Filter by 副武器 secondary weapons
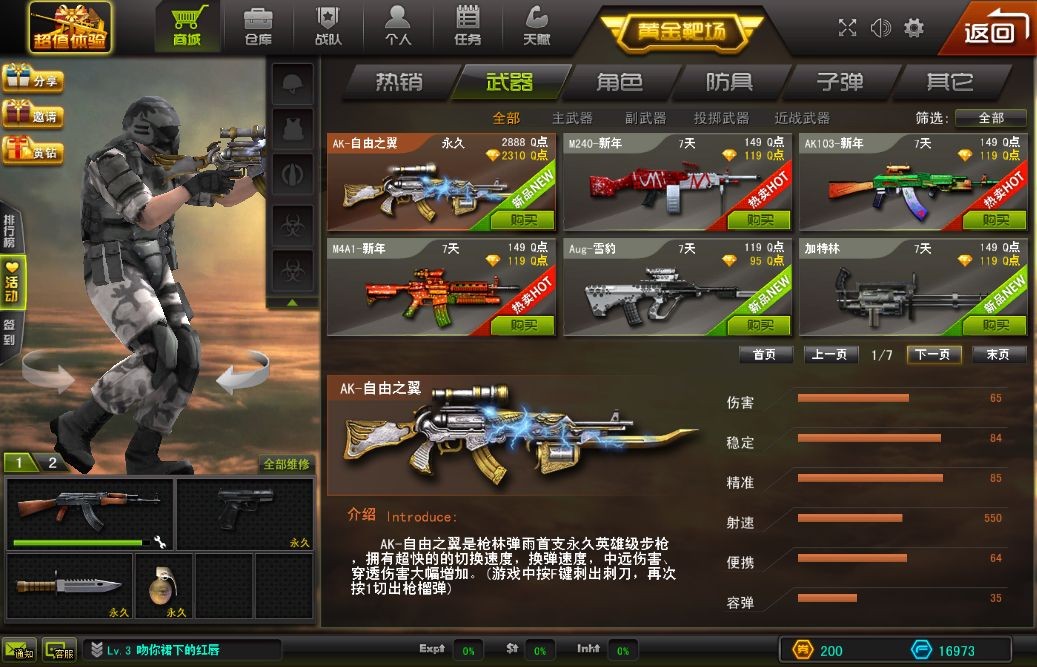The width and height of the screenshot is (1037, 667). click(x=645, y=118)
